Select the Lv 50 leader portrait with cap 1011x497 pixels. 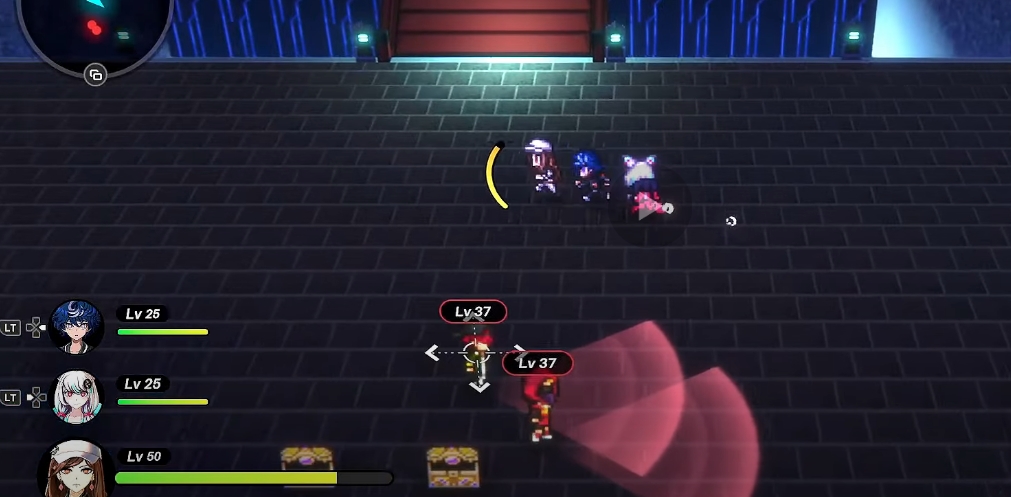click(x=76, y=470)
